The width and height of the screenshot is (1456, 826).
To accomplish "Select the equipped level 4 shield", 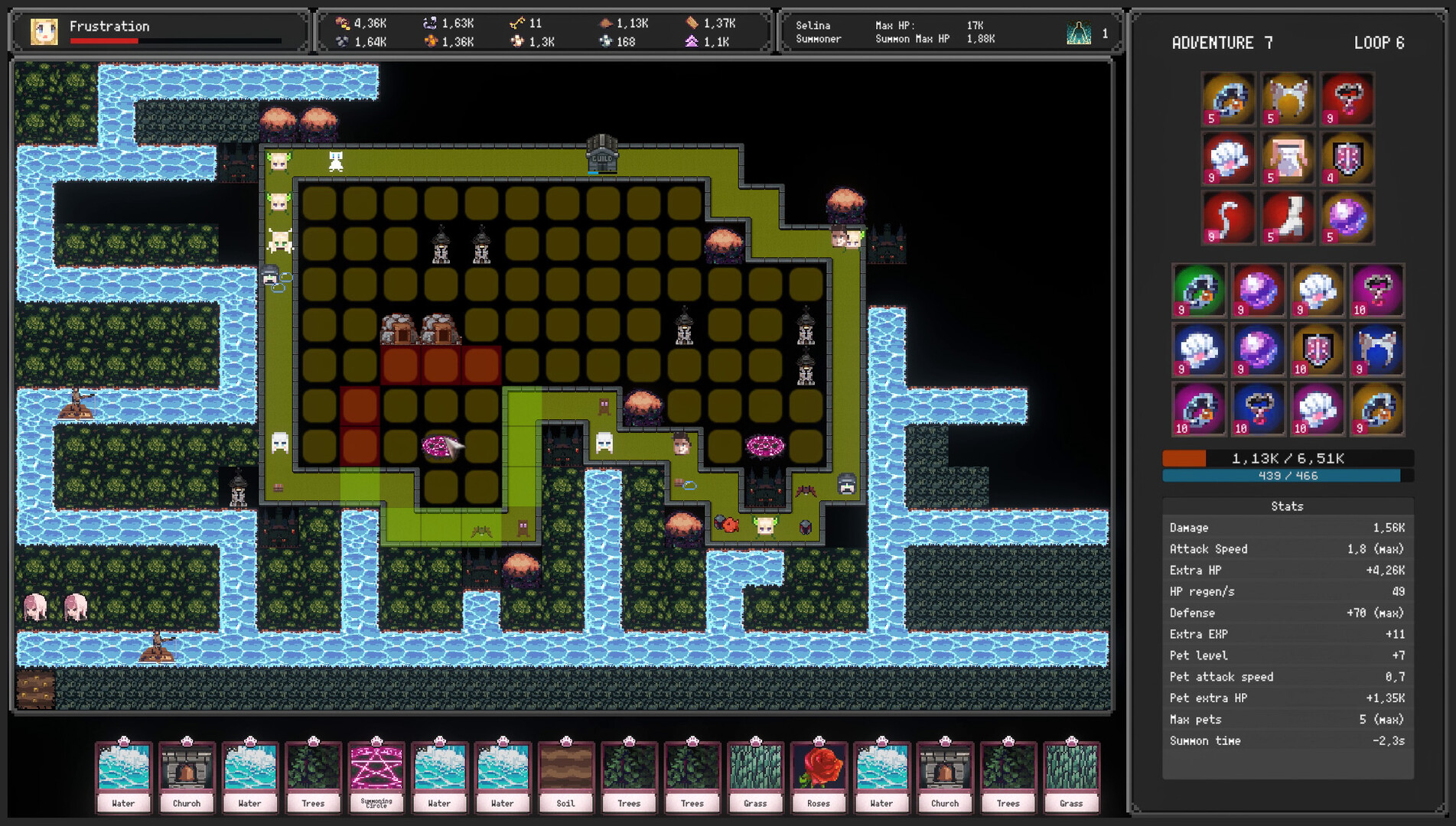I will pos(1347,159).
